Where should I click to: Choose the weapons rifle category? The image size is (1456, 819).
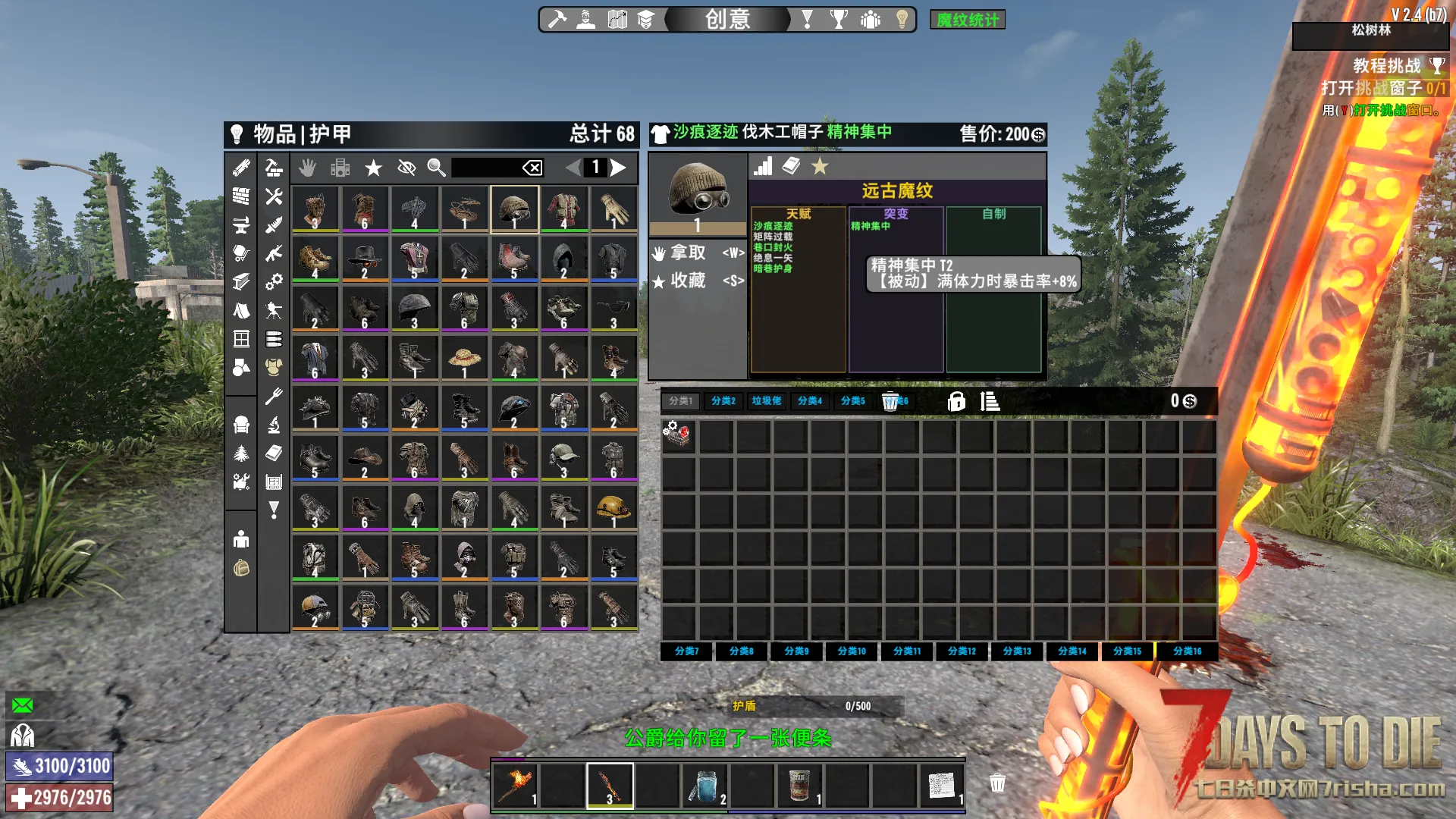point(274,253)
